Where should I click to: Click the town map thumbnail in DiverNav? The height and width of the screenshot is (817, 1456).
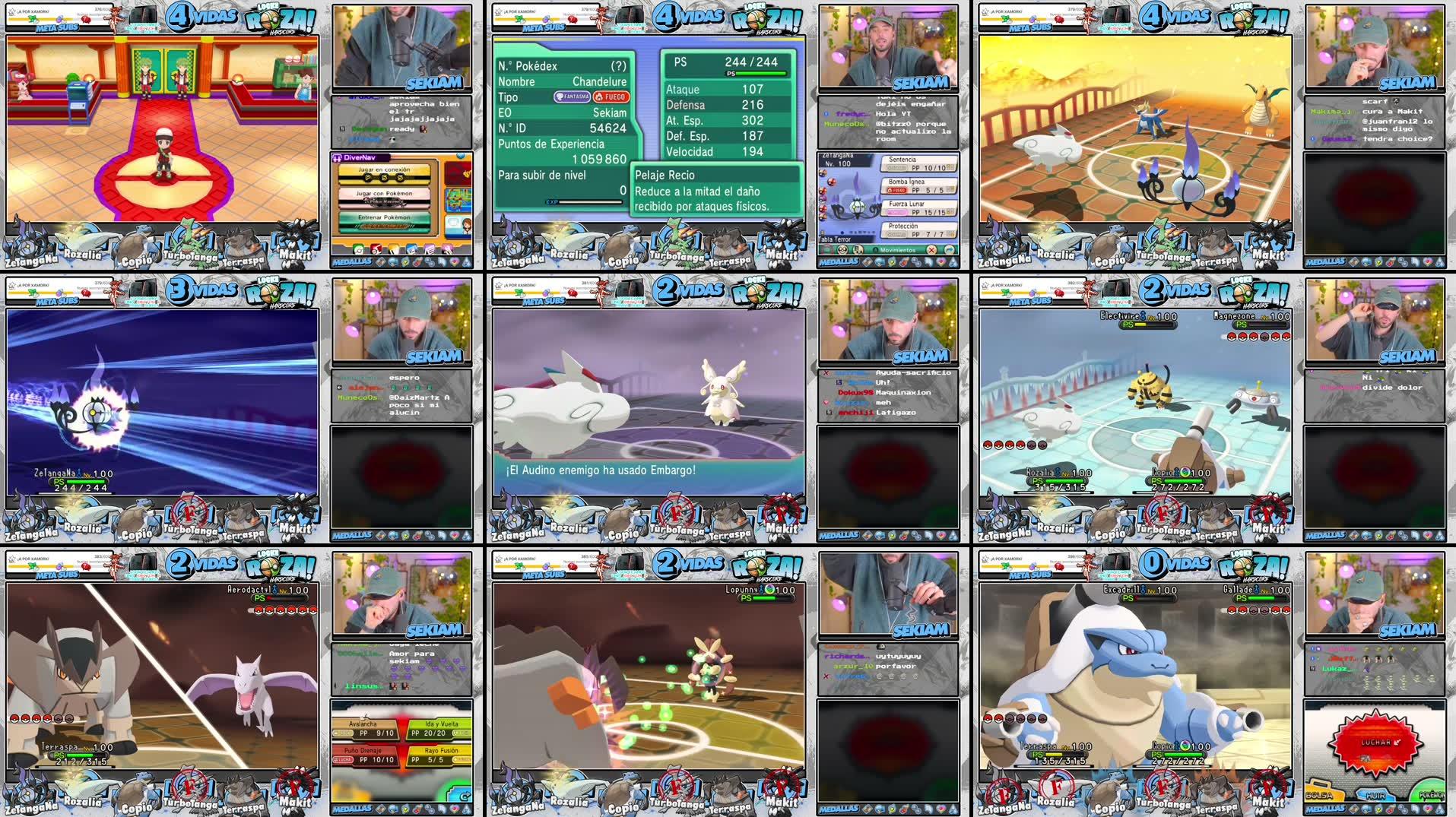[458, 199]
